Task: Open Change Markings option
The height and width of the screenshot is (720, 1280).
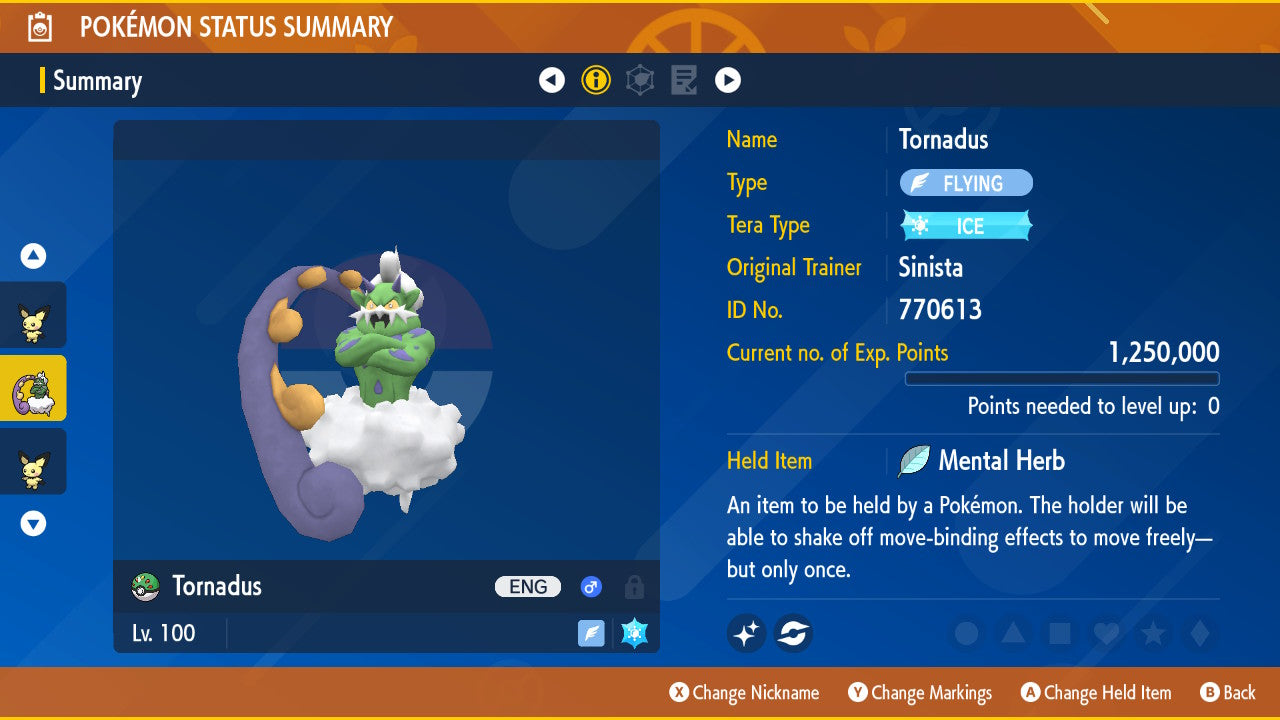Action: point(920,692)
